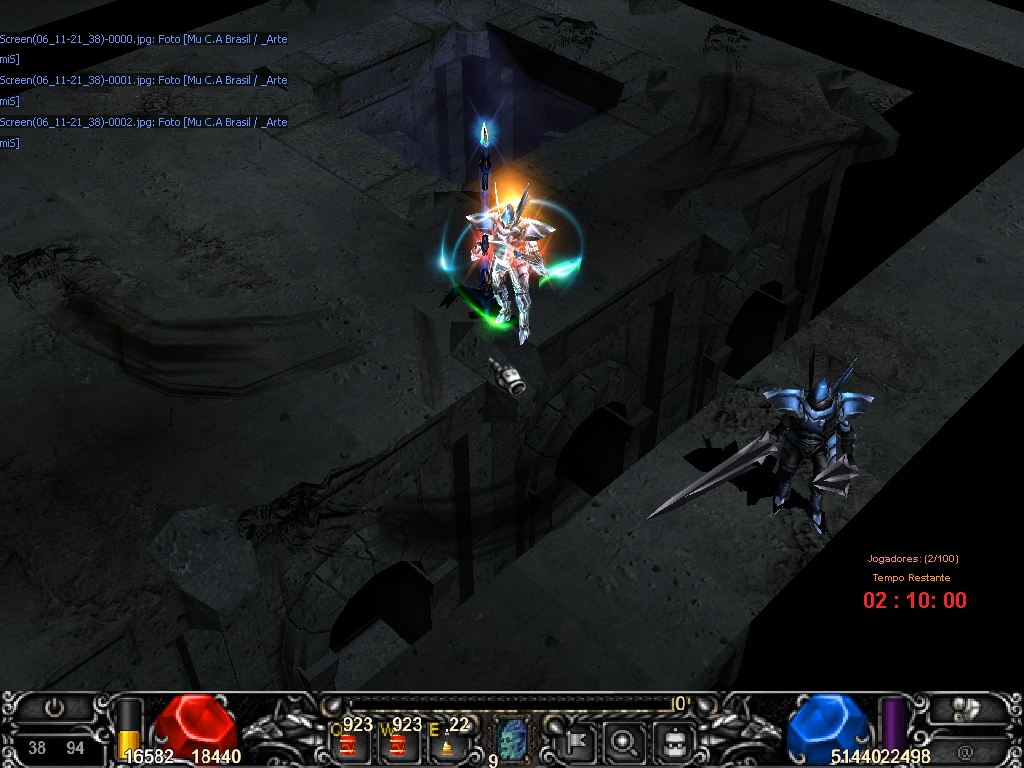Use the Q hotkey potion slot
1024x768 pixels.
click(349, 744)
